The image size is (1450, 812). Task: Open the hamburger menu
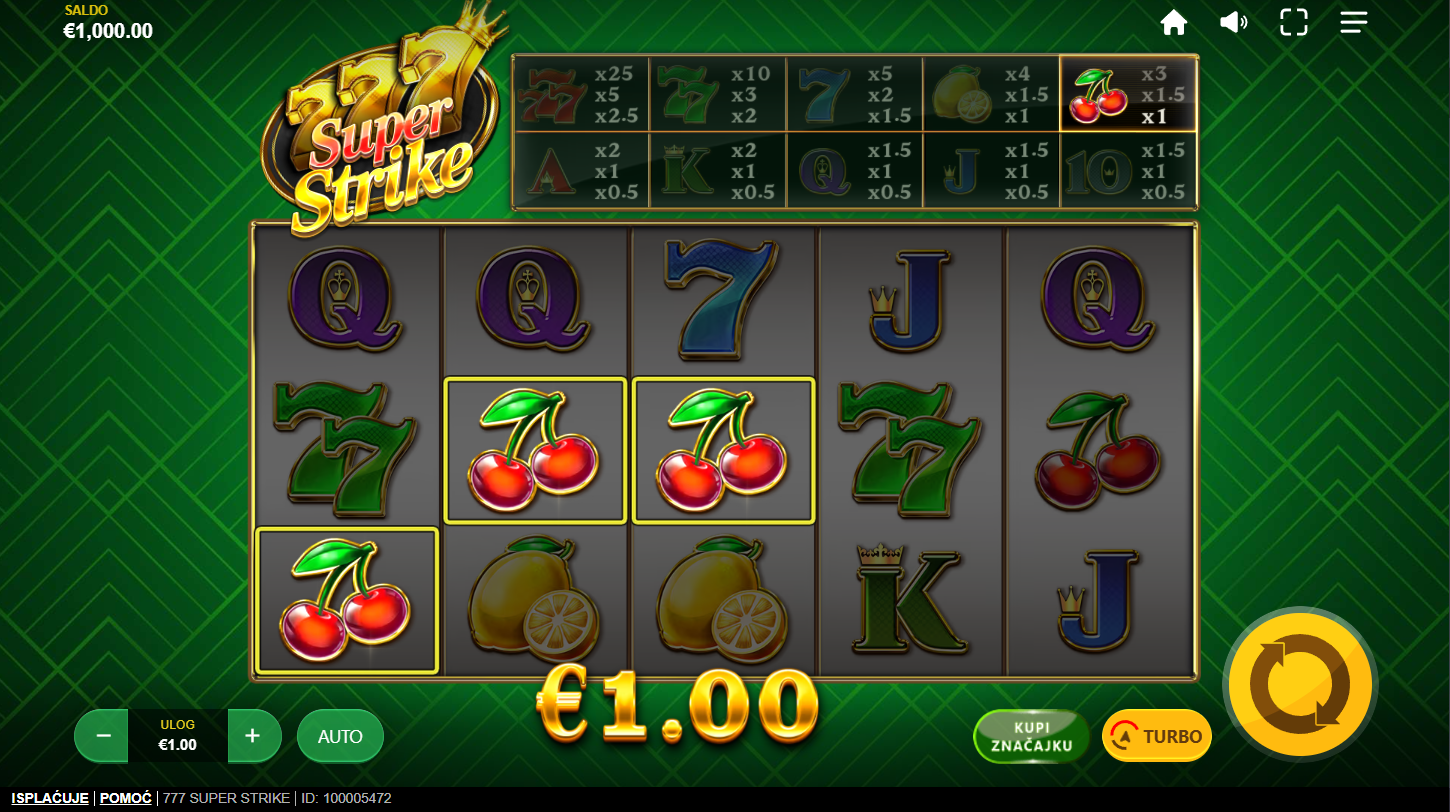coord(1354,22)
